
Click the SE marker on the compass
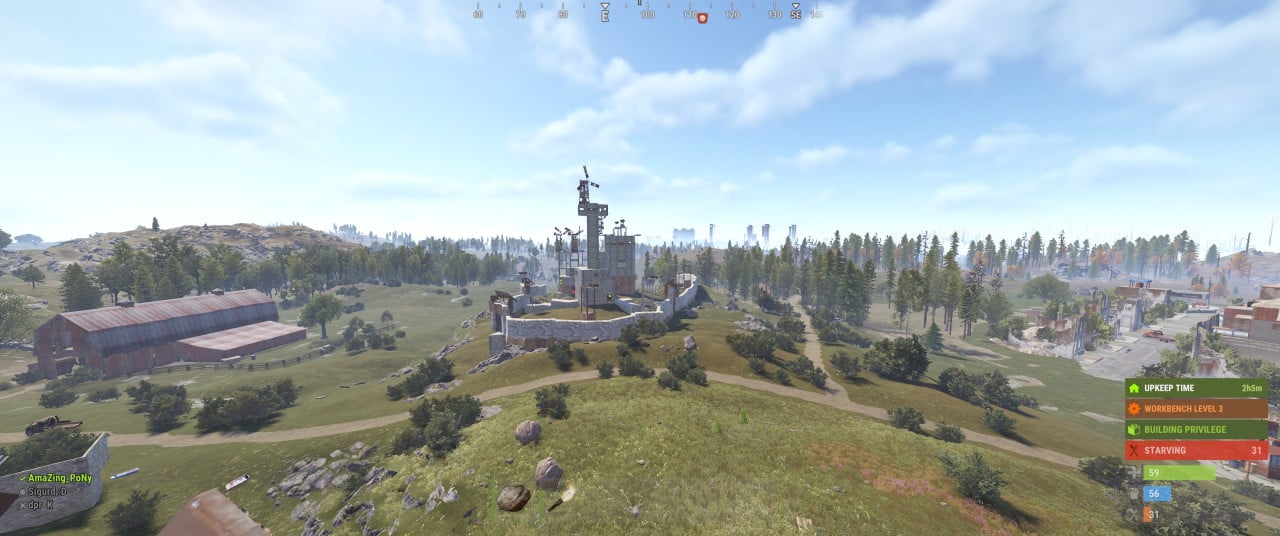pos(795,14)
